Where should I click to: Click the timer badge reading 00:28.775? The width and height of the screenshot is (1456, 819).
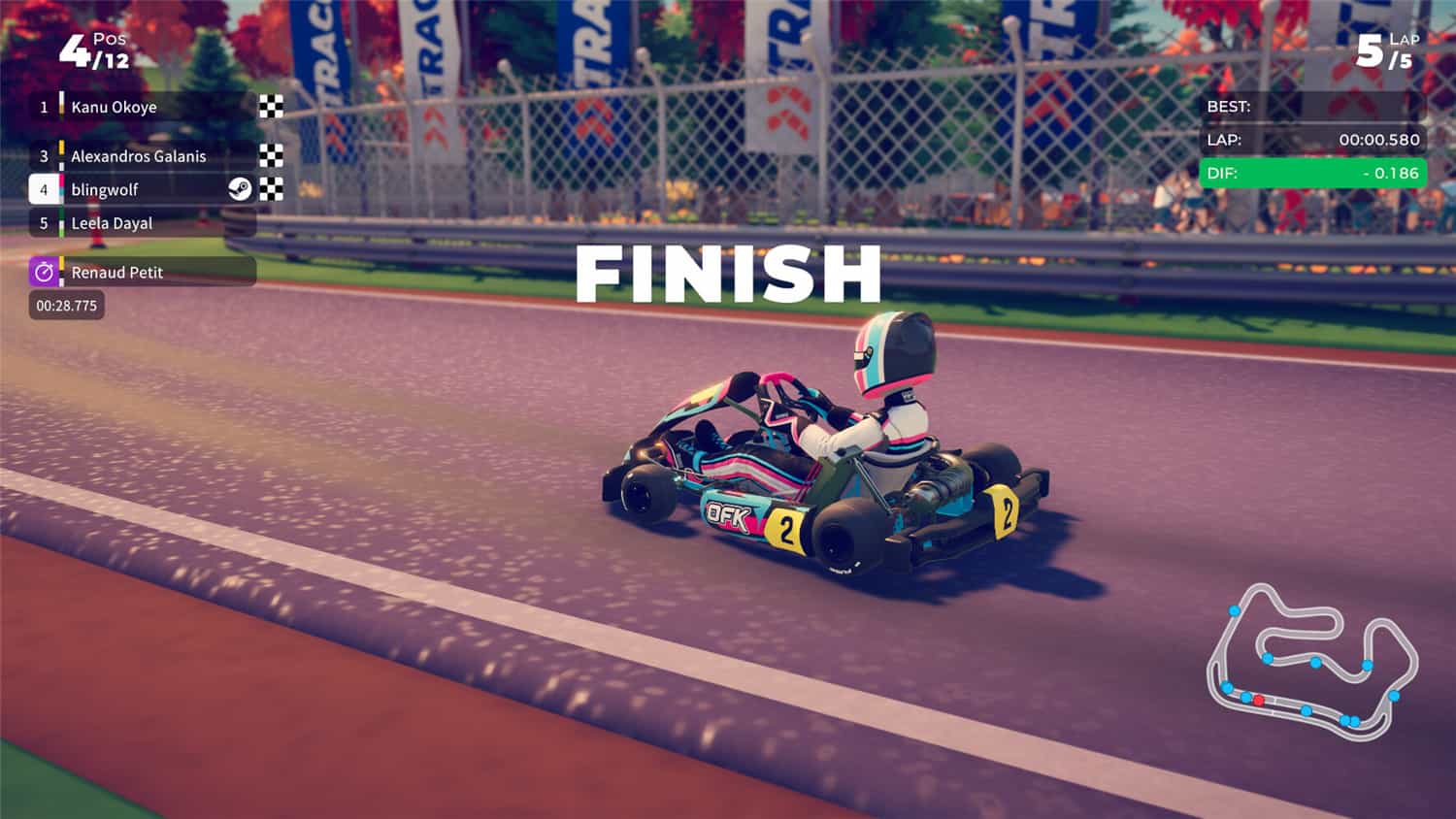65,306
